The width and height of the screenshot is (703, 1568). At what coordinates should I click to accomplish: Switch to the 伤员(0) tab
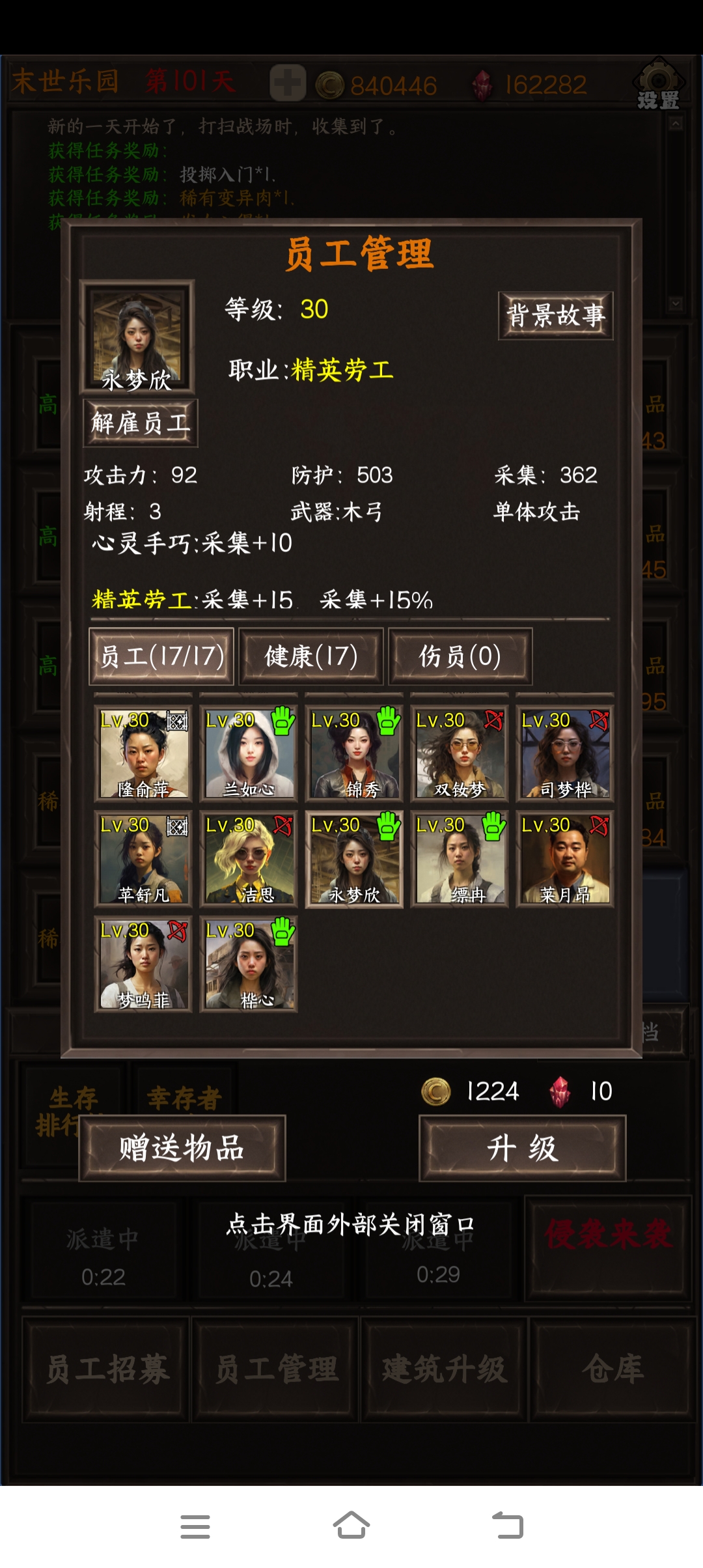click(460, 656)
